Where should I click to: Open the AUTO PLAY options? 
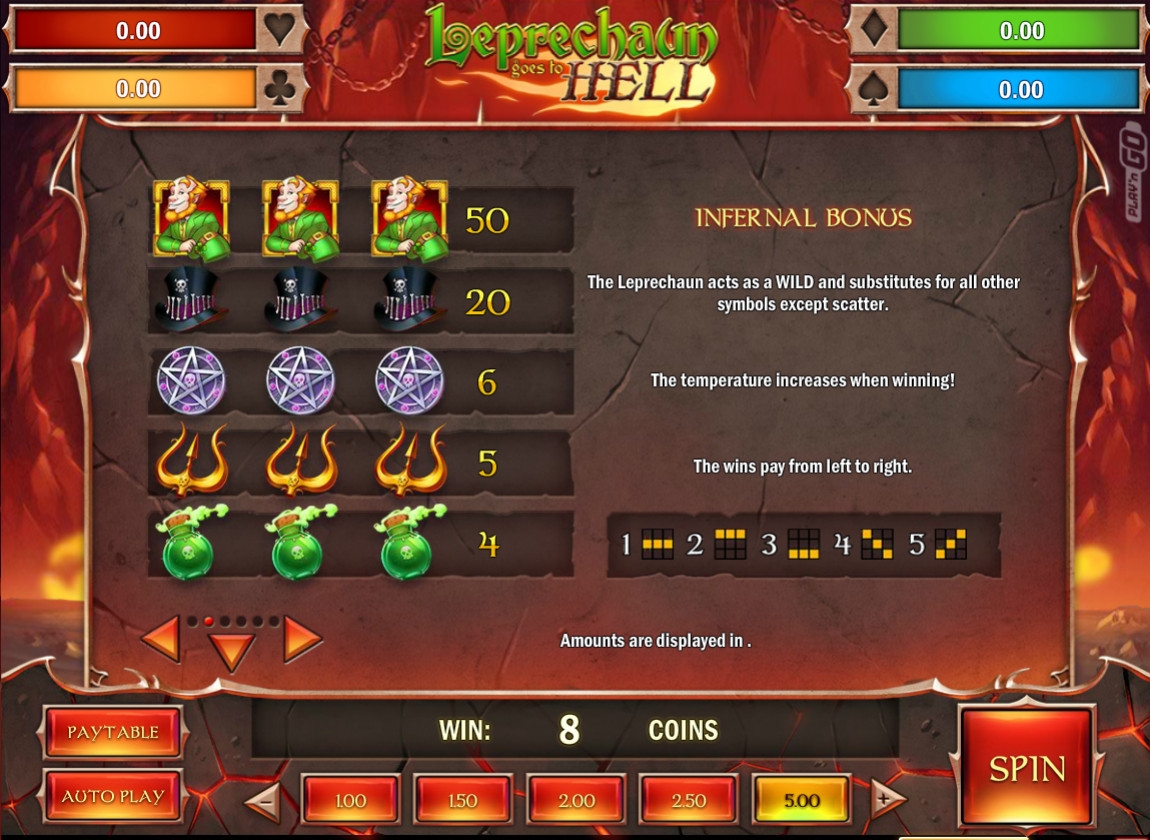[113, 796]
